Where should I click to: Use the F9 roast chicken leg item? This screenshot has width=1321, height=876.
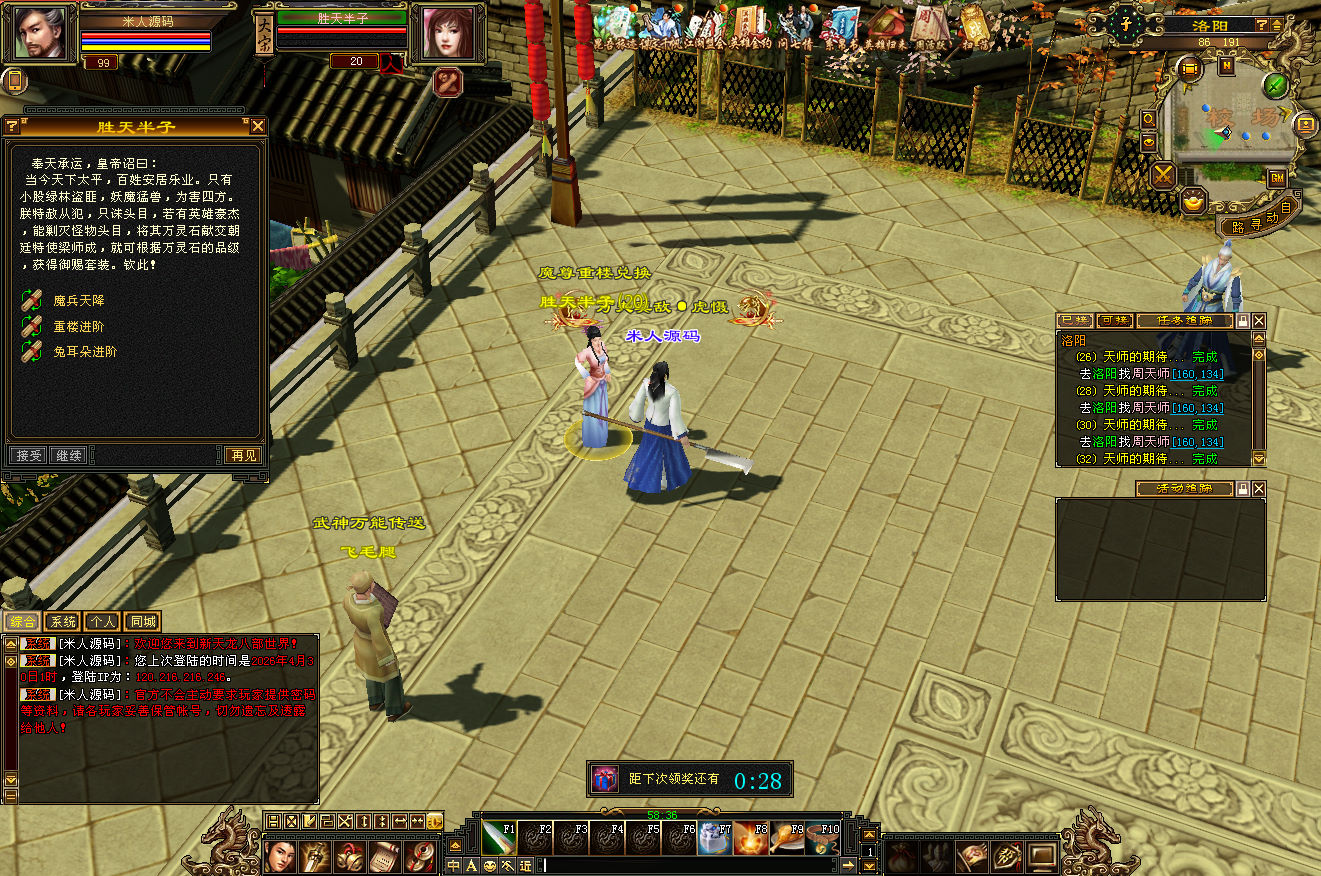pos(789,838)
